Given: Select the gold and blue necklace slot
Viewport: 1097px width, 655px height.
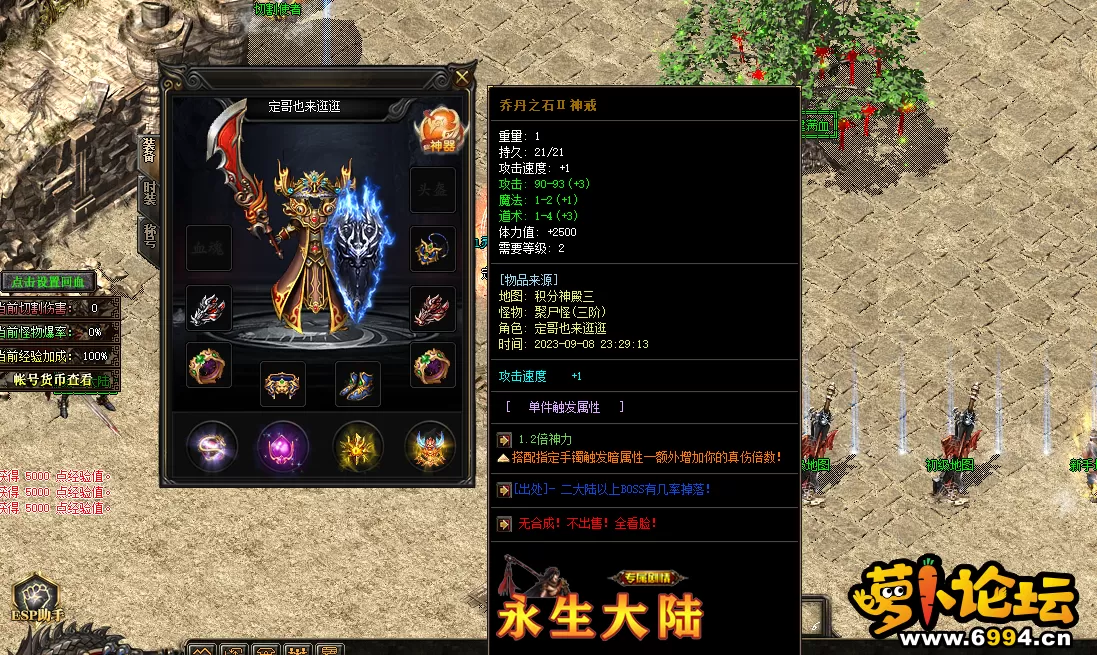Looking at the screenshot, I should 433,249.
